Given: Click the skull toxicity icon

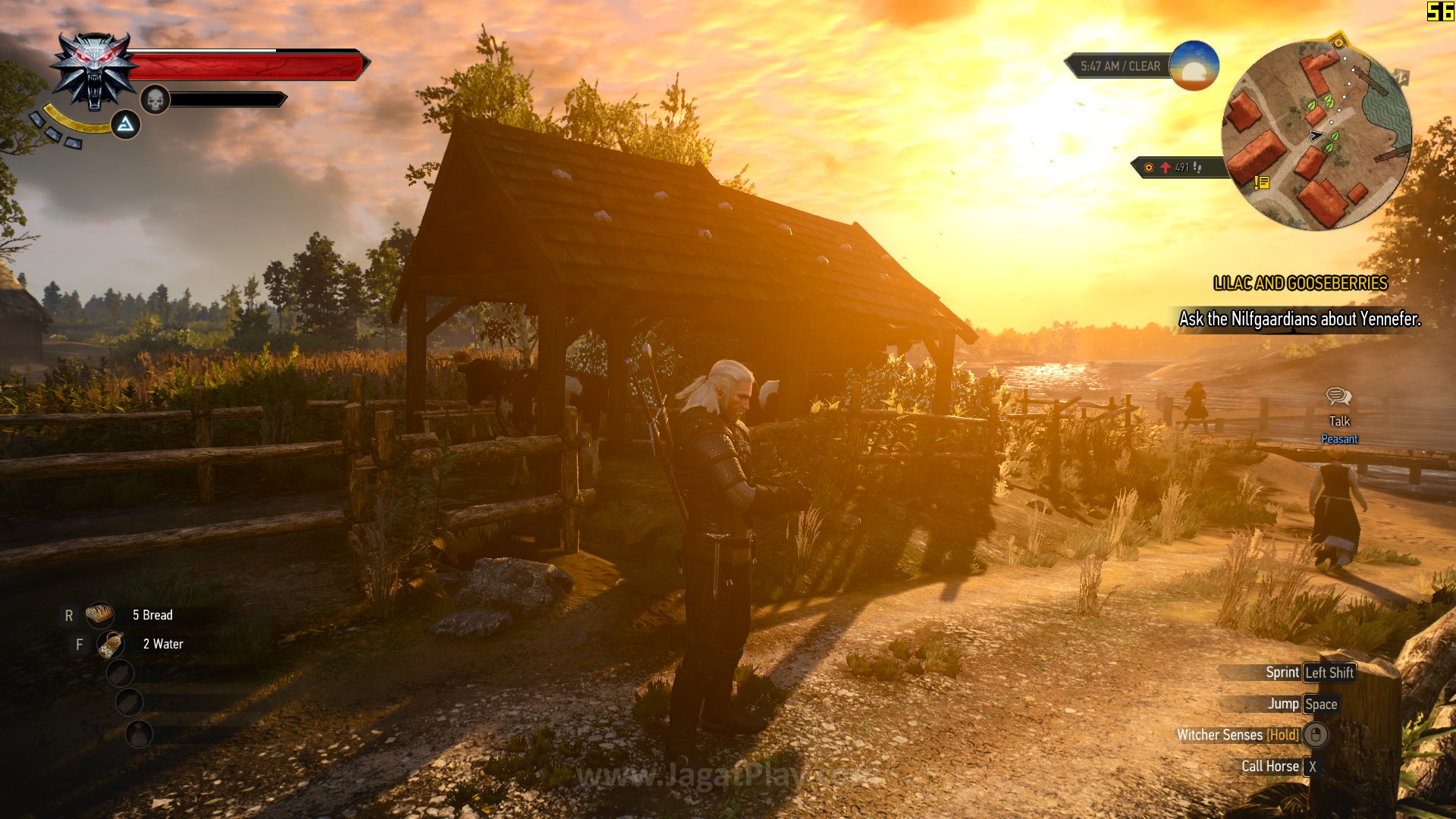Looking at the screenshot, I should pos(155,100).
